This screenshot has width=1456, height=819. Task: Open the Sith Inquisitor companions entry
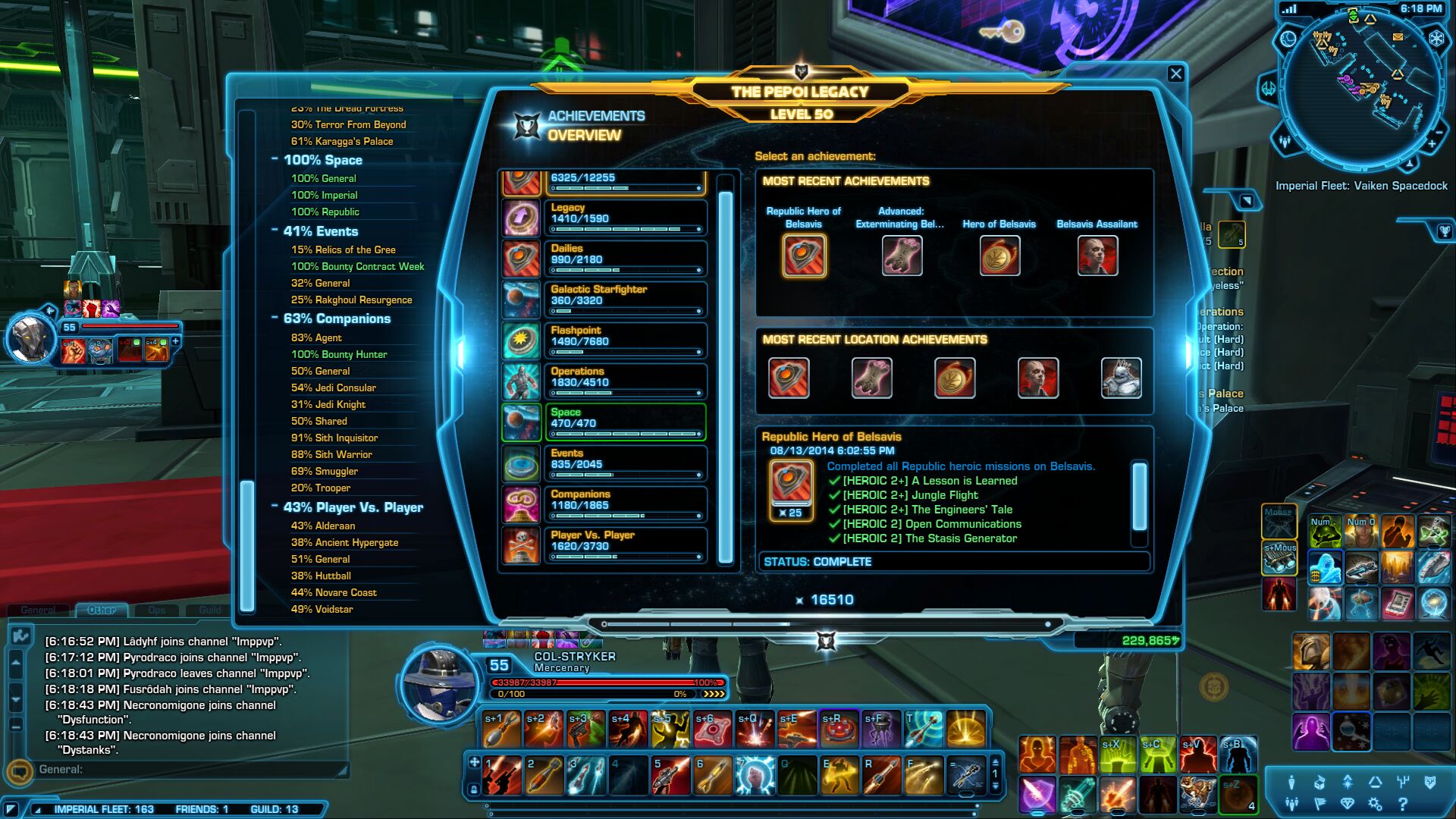point(334,438)
